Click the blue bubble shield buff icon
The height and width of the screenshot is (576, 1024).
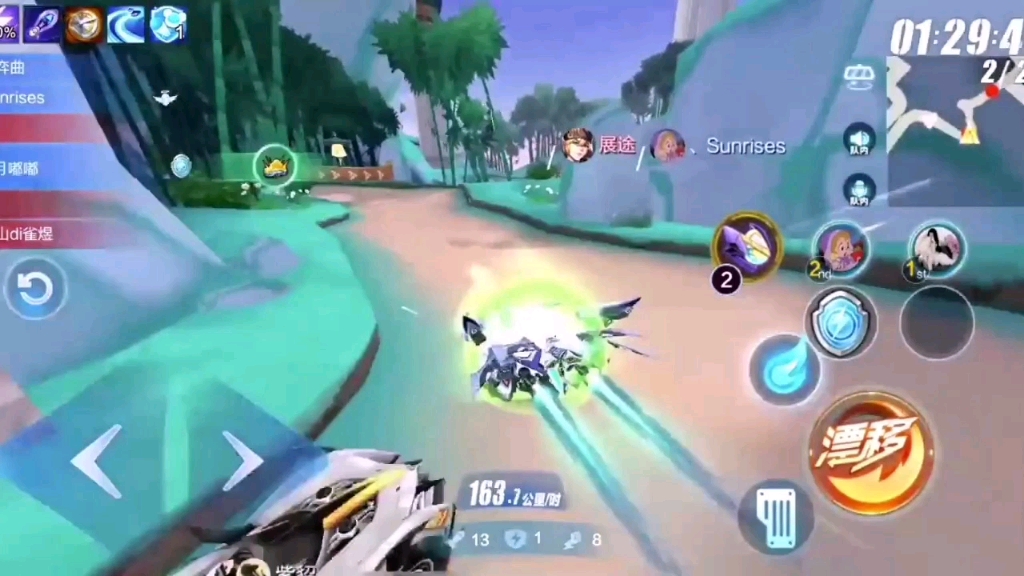[168, 24]
